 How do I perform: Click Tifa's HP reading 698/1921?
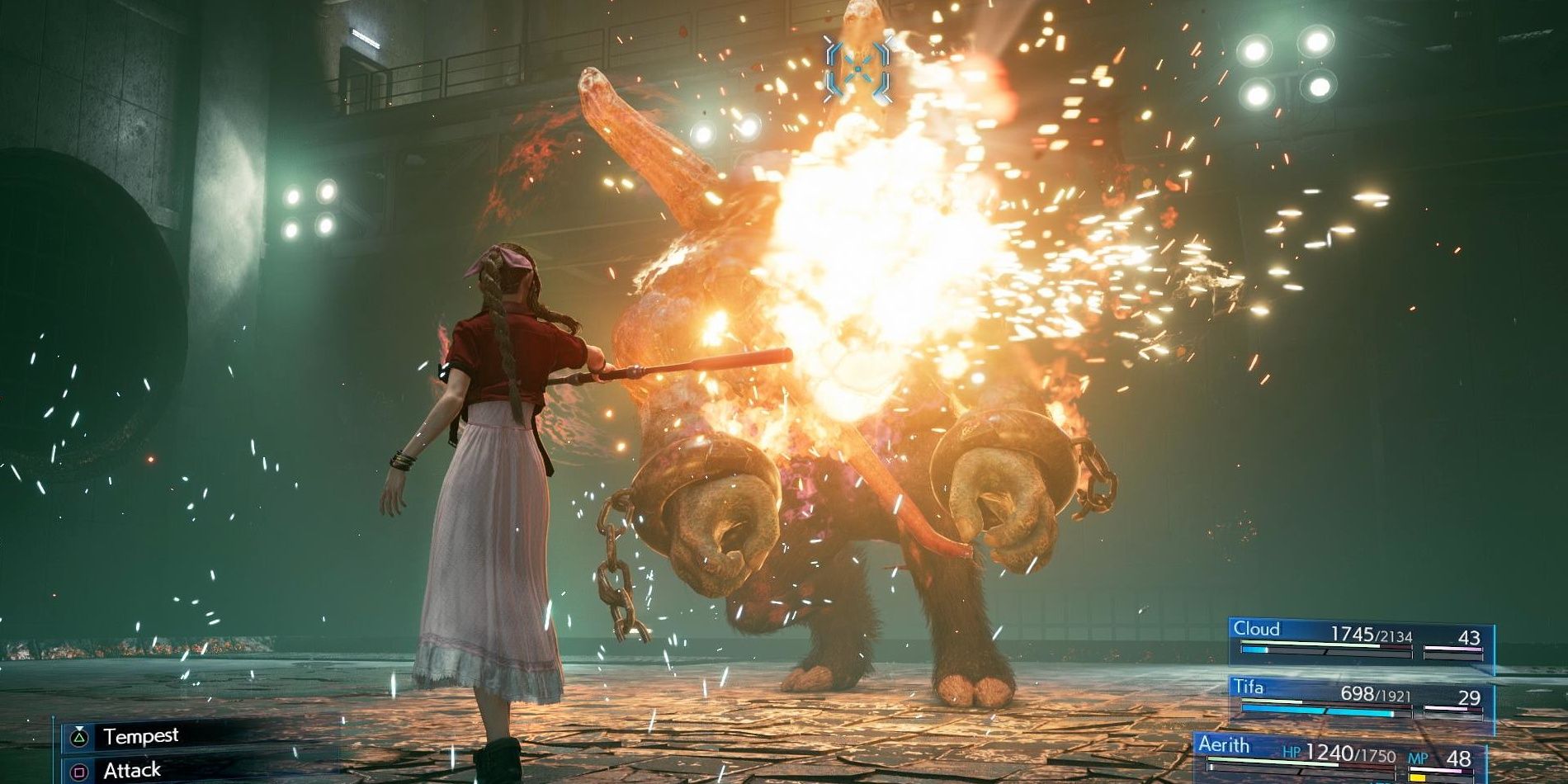pos(1377,693)
